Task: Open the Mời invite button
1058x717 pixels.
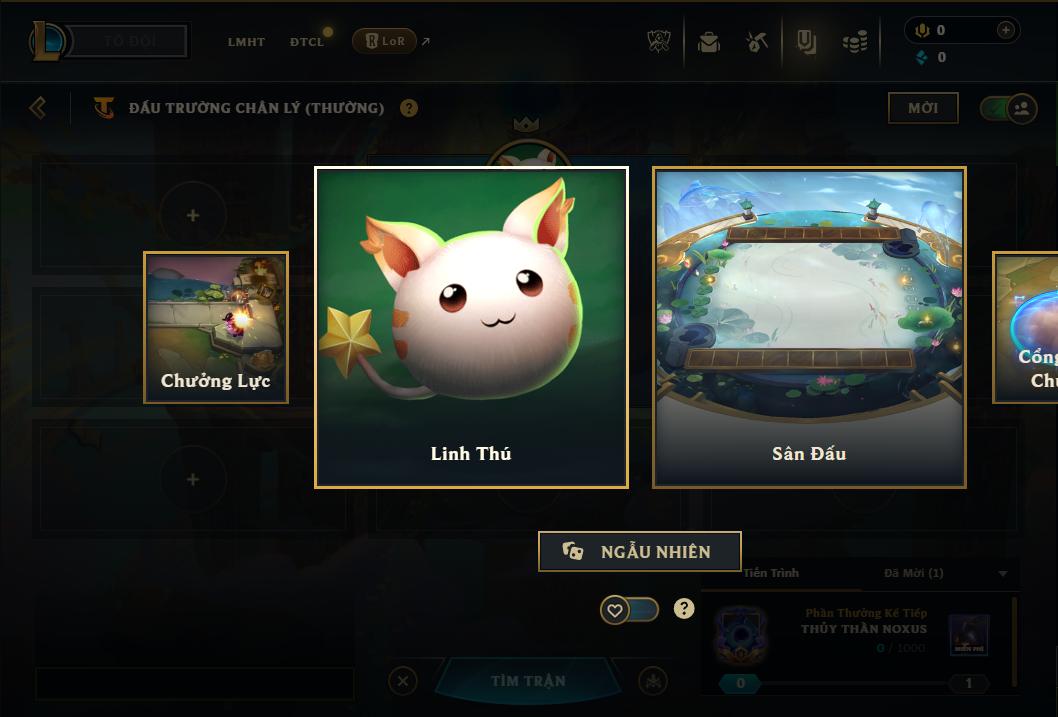Action: pos(923,108)
